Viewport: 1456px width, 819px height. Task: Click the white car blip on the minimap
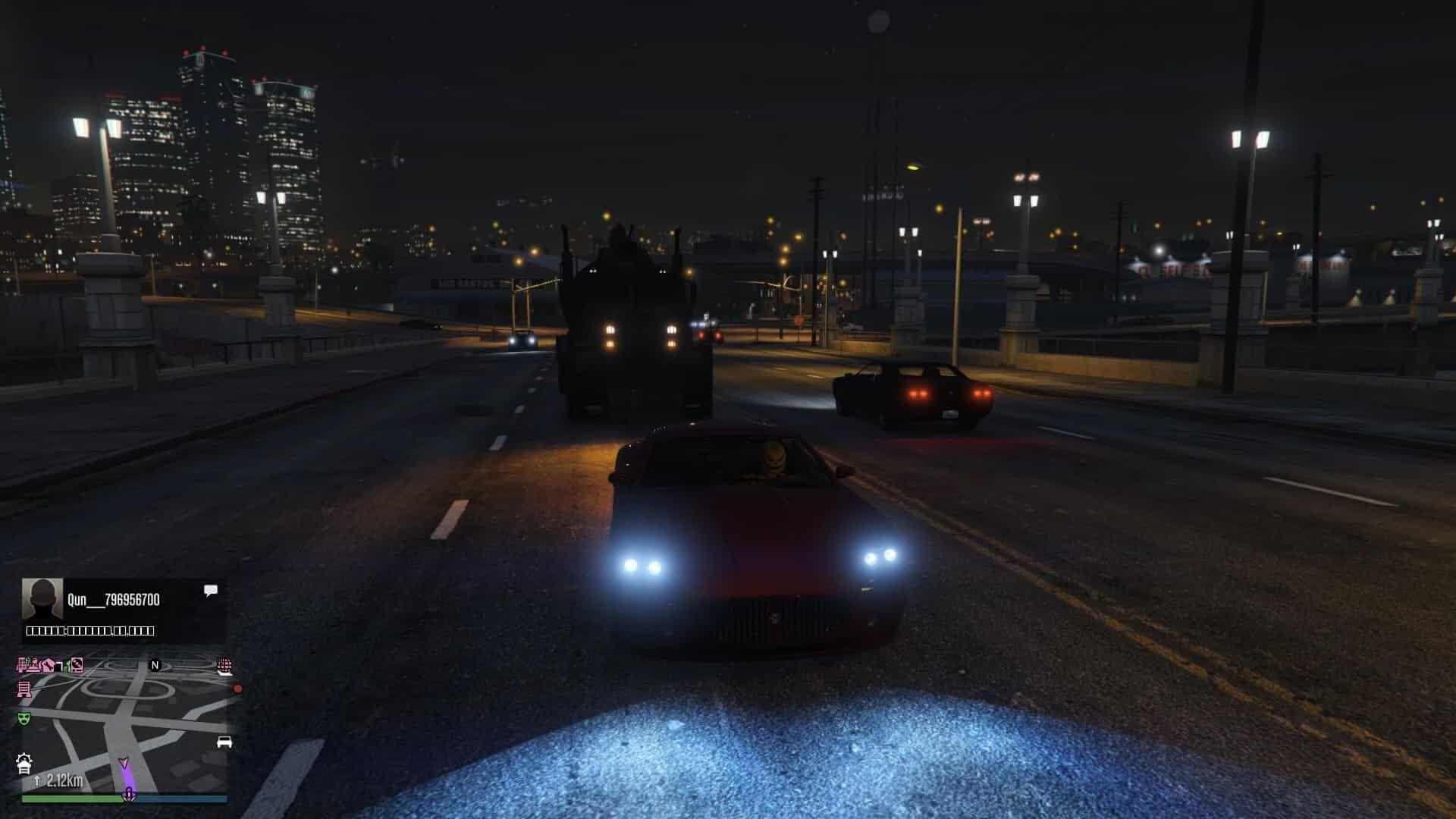pyautogui.click(x=224, y=742)
